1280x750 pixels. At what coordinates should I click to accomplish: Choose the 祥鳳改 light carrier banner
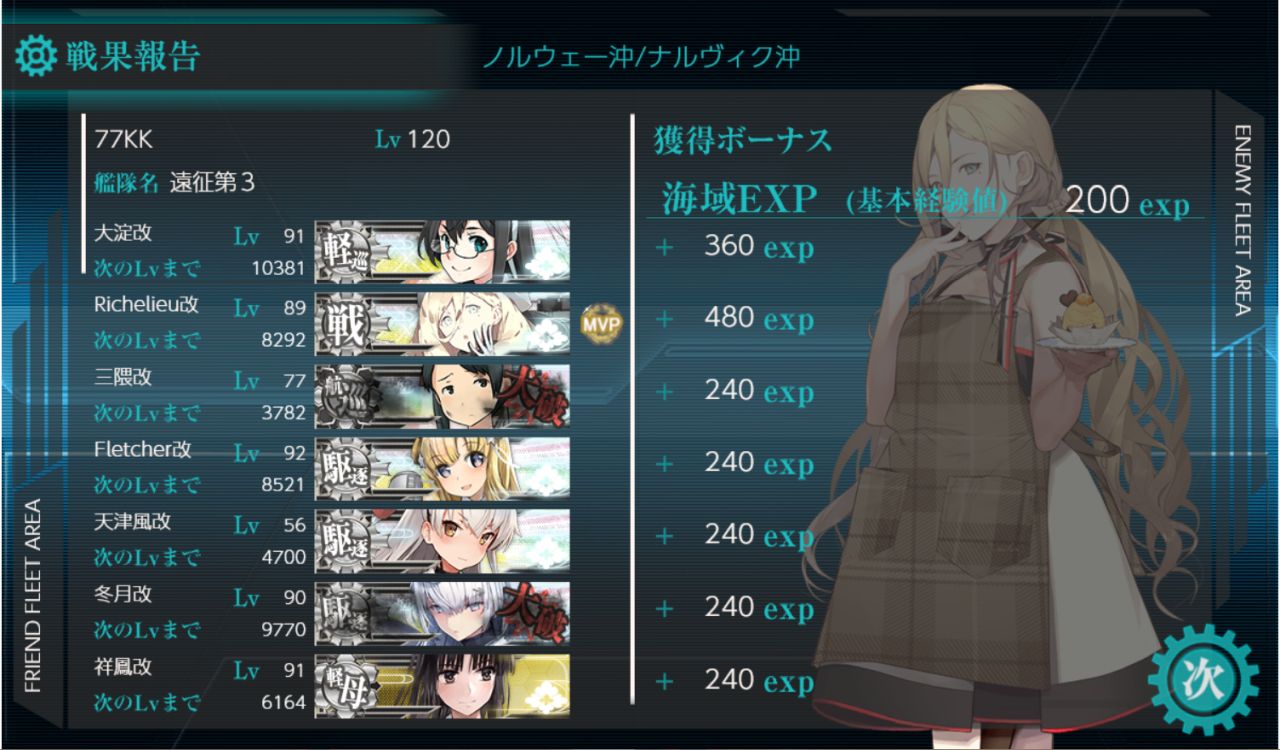(442, 685)
